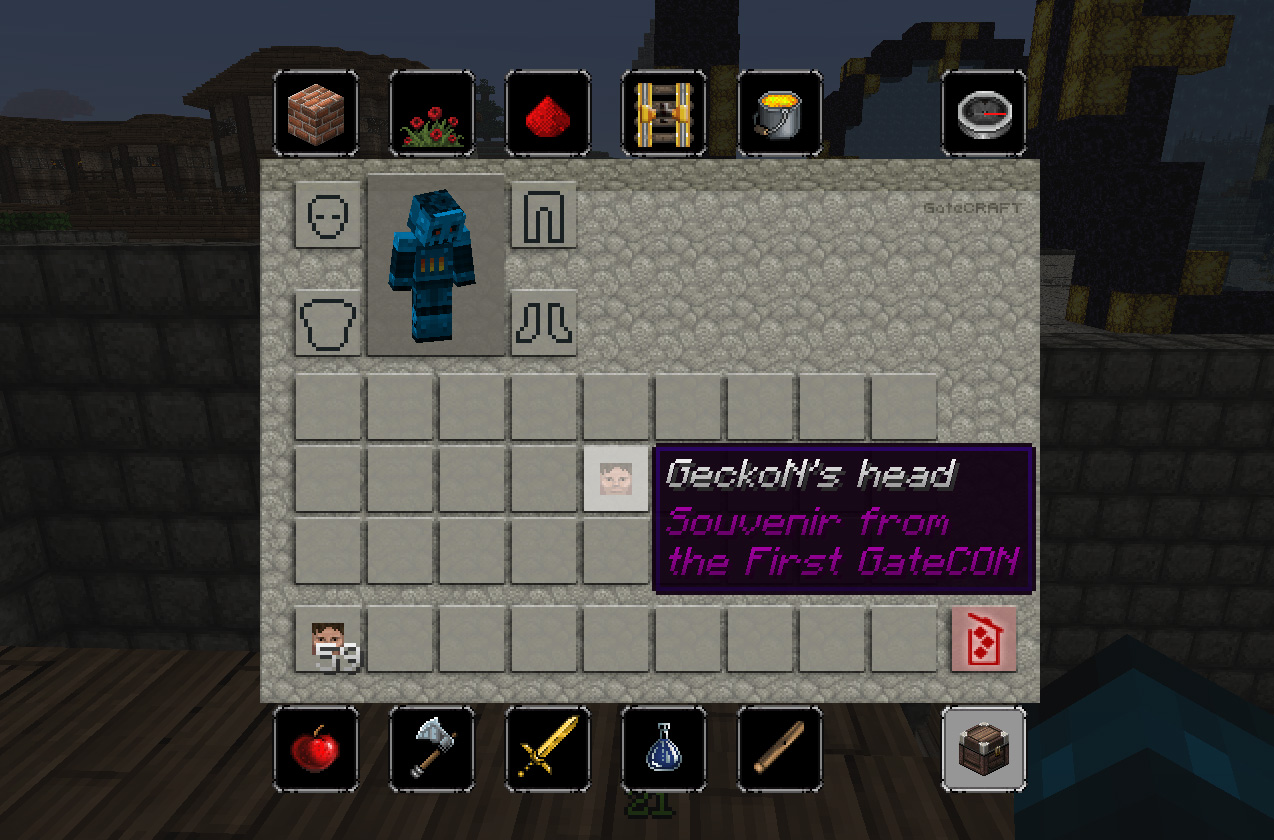Open the rails transportation tab
This screenshot has height=840, width=1274.
664,113
